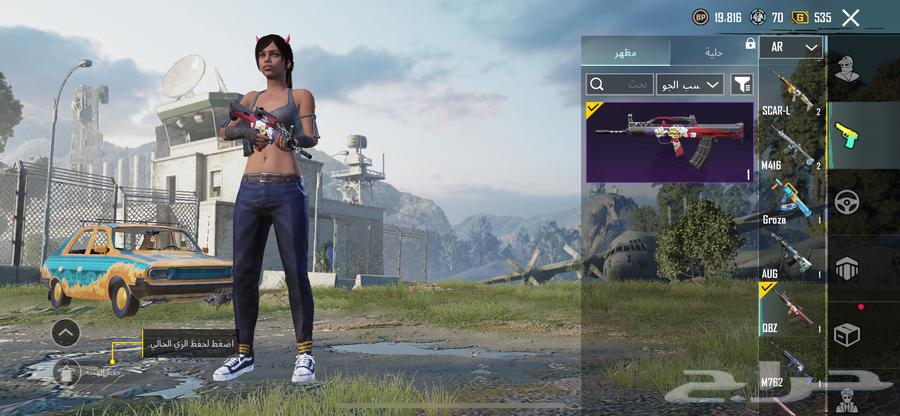Switch to the مظهر (appearance) tab
Viewport: 900px width, 416px height.
tap(627, 52)
